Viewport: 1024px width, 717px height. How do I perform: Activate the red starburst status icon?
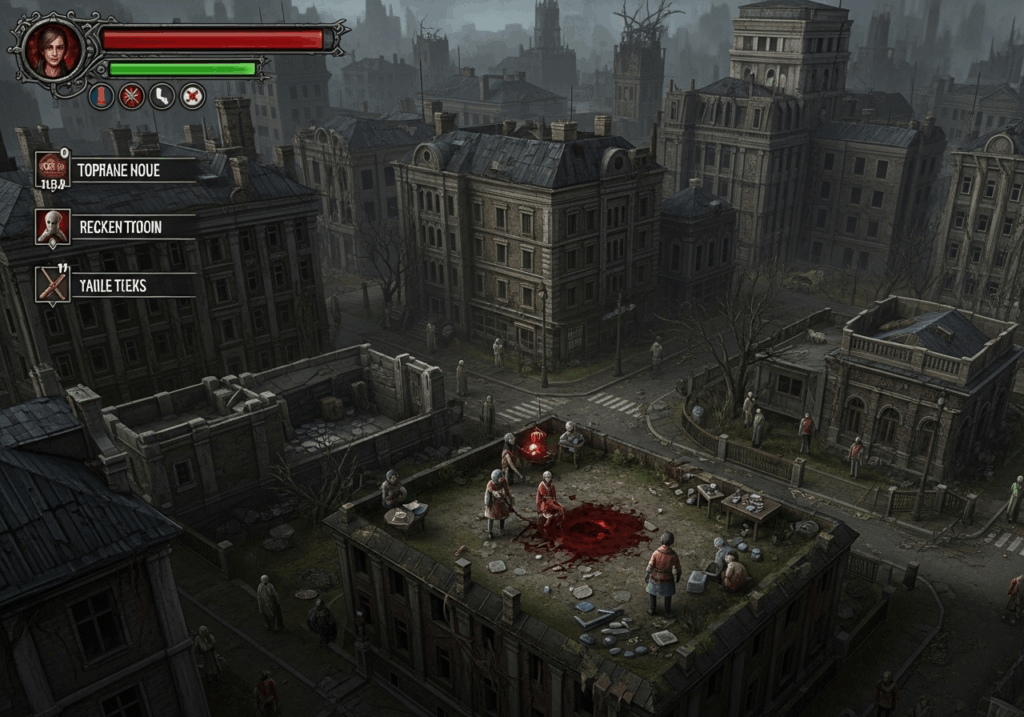pos(131,96)
